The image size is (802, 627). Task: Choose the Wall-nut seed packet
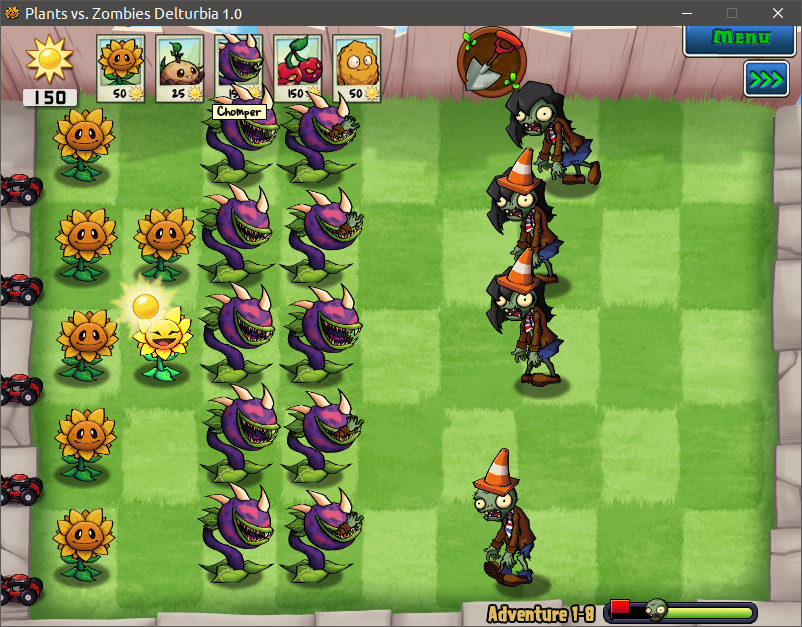(x=357, y=68)
